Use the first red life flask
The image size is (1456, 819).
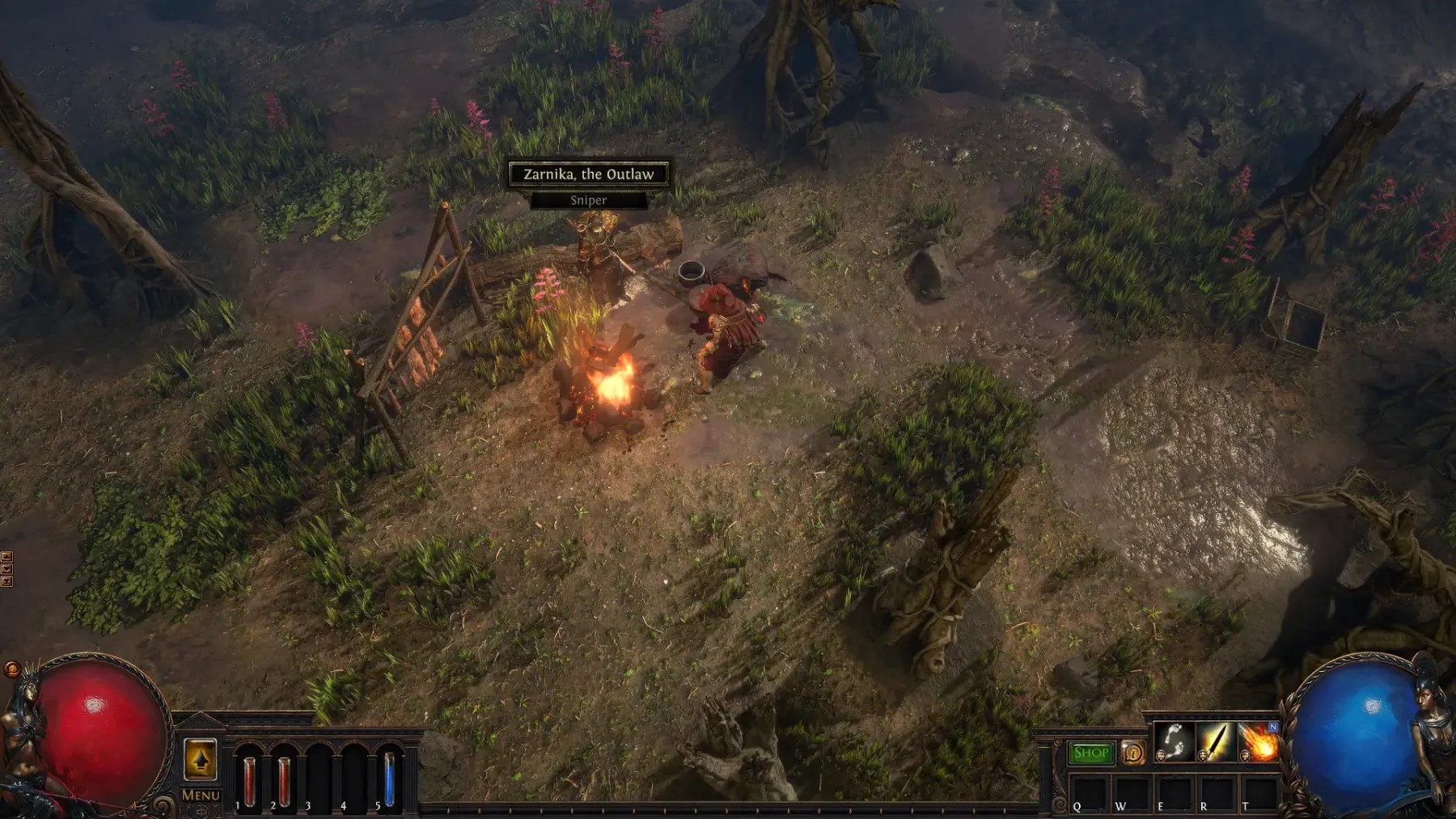tap(249, 780)
